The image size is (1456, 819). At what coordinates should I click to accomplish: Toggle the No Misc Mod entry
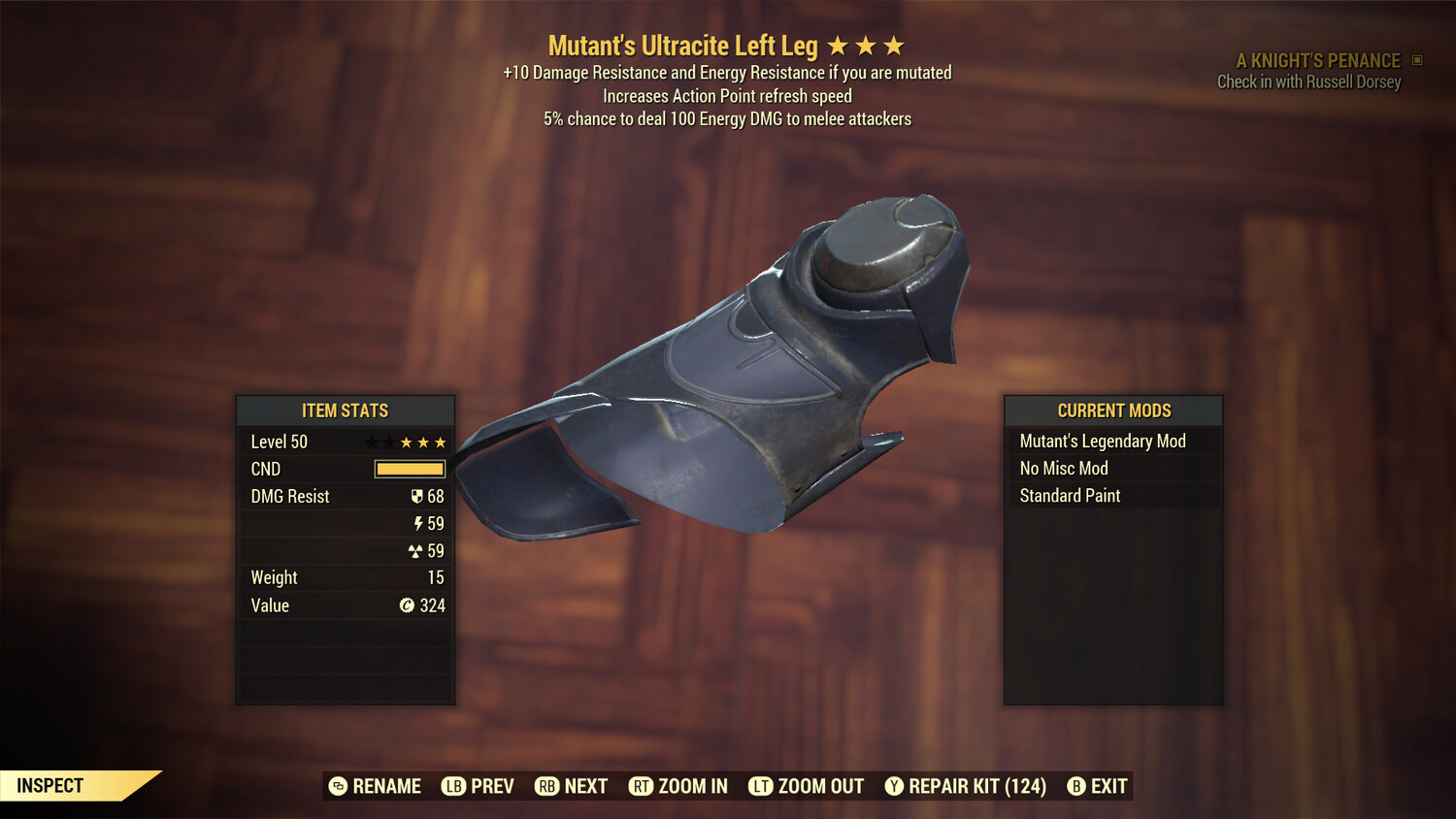(1063, 468)
